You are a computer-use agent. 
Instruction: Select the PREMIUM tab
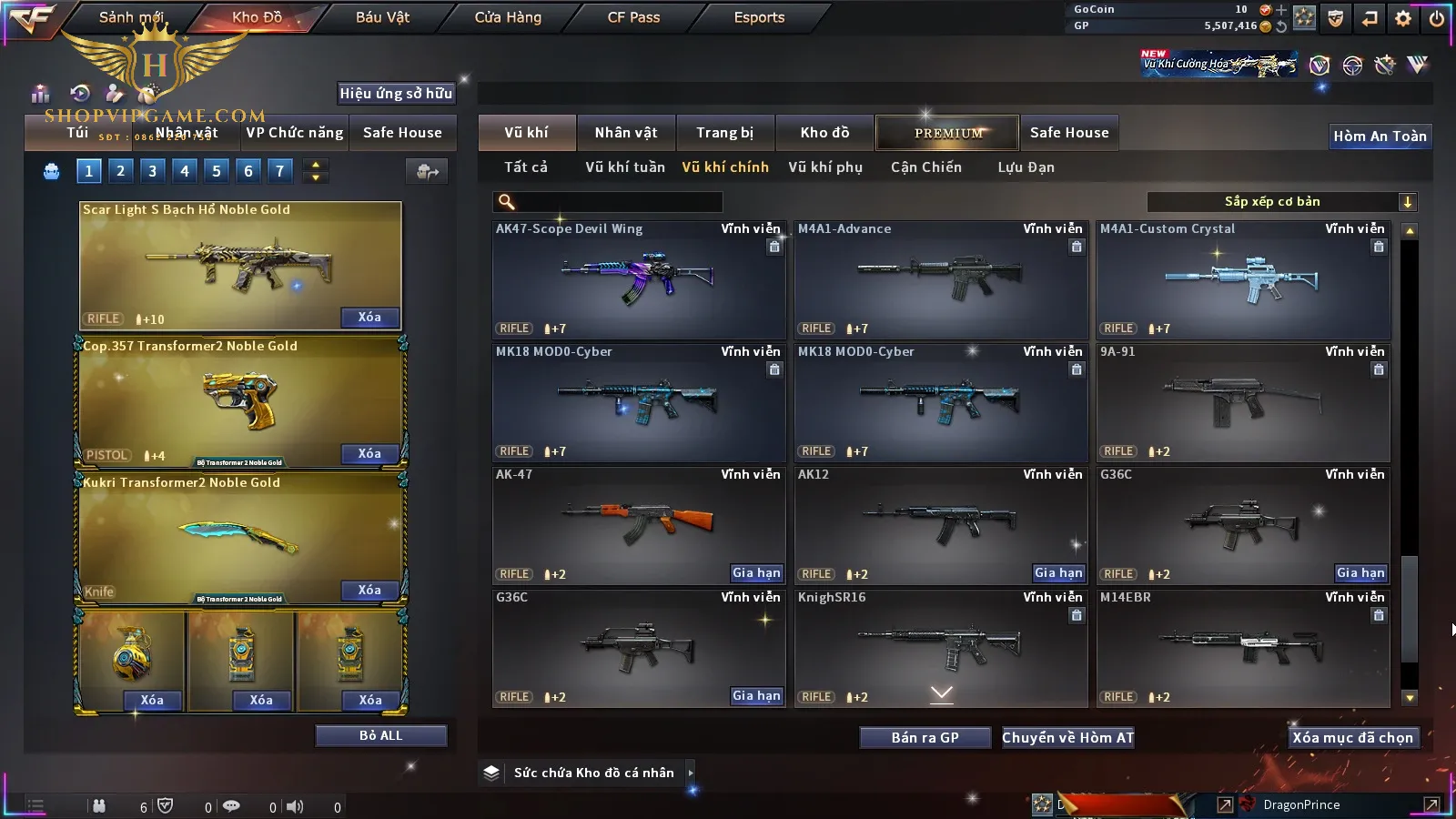948,133
